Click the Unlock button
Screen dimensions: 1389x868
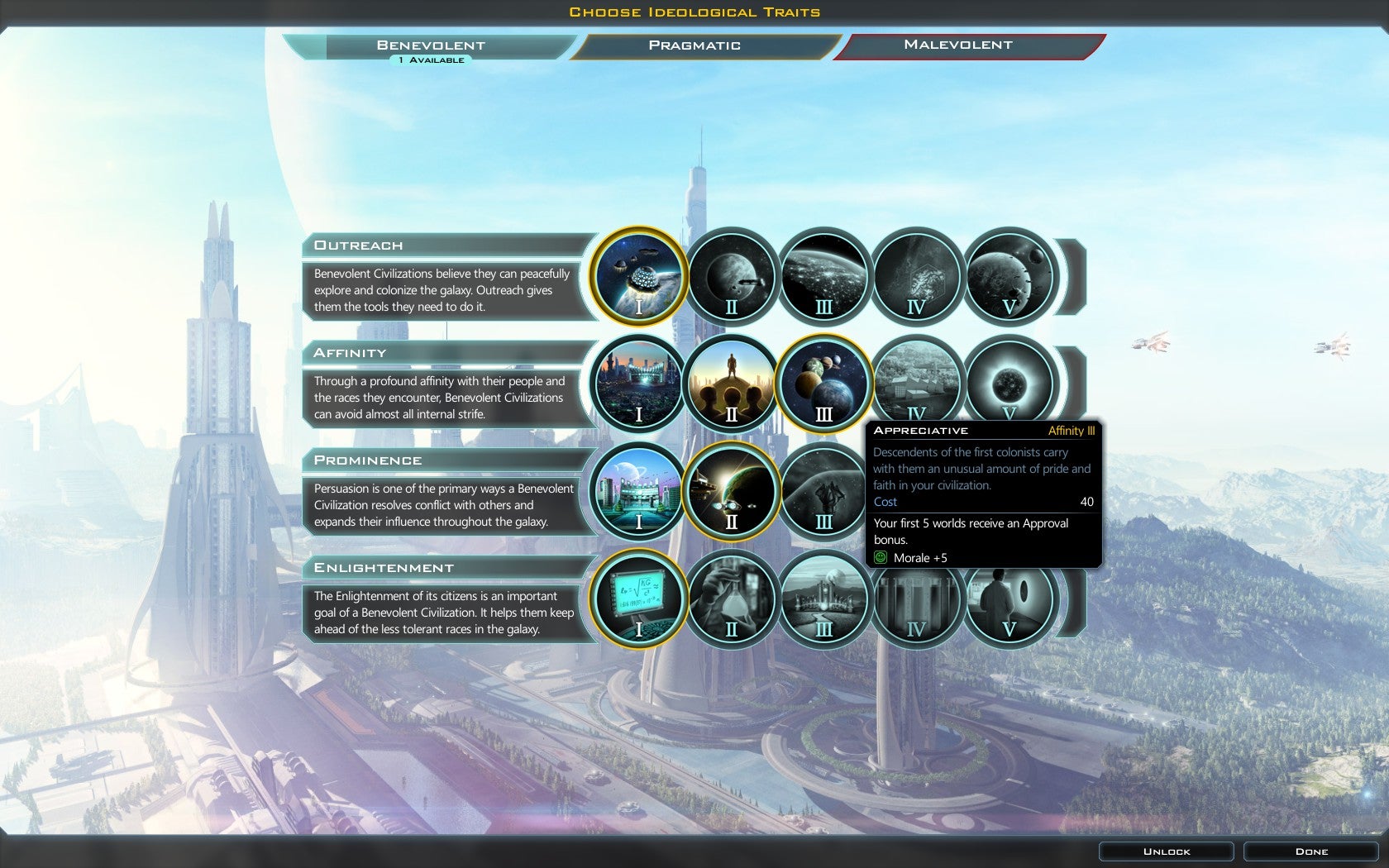click(1166, 851)
